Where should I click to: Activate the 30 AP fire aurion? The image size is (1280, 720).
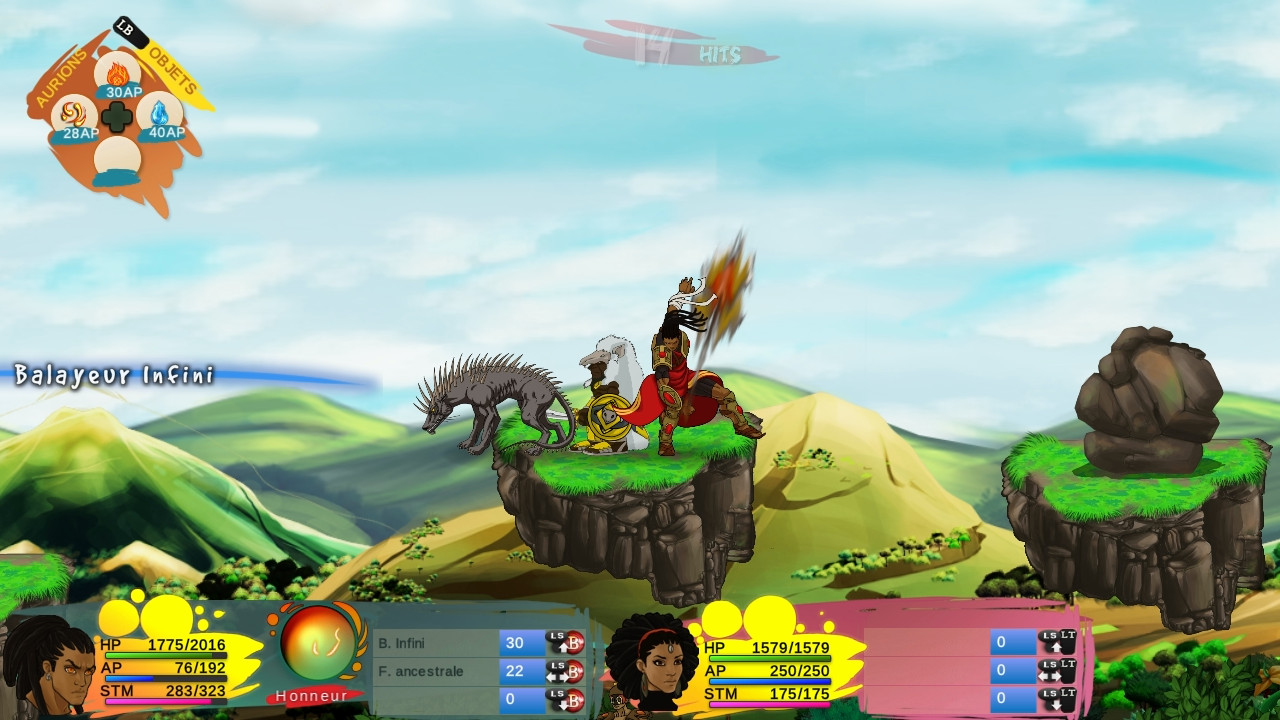[x=118, y=75]
